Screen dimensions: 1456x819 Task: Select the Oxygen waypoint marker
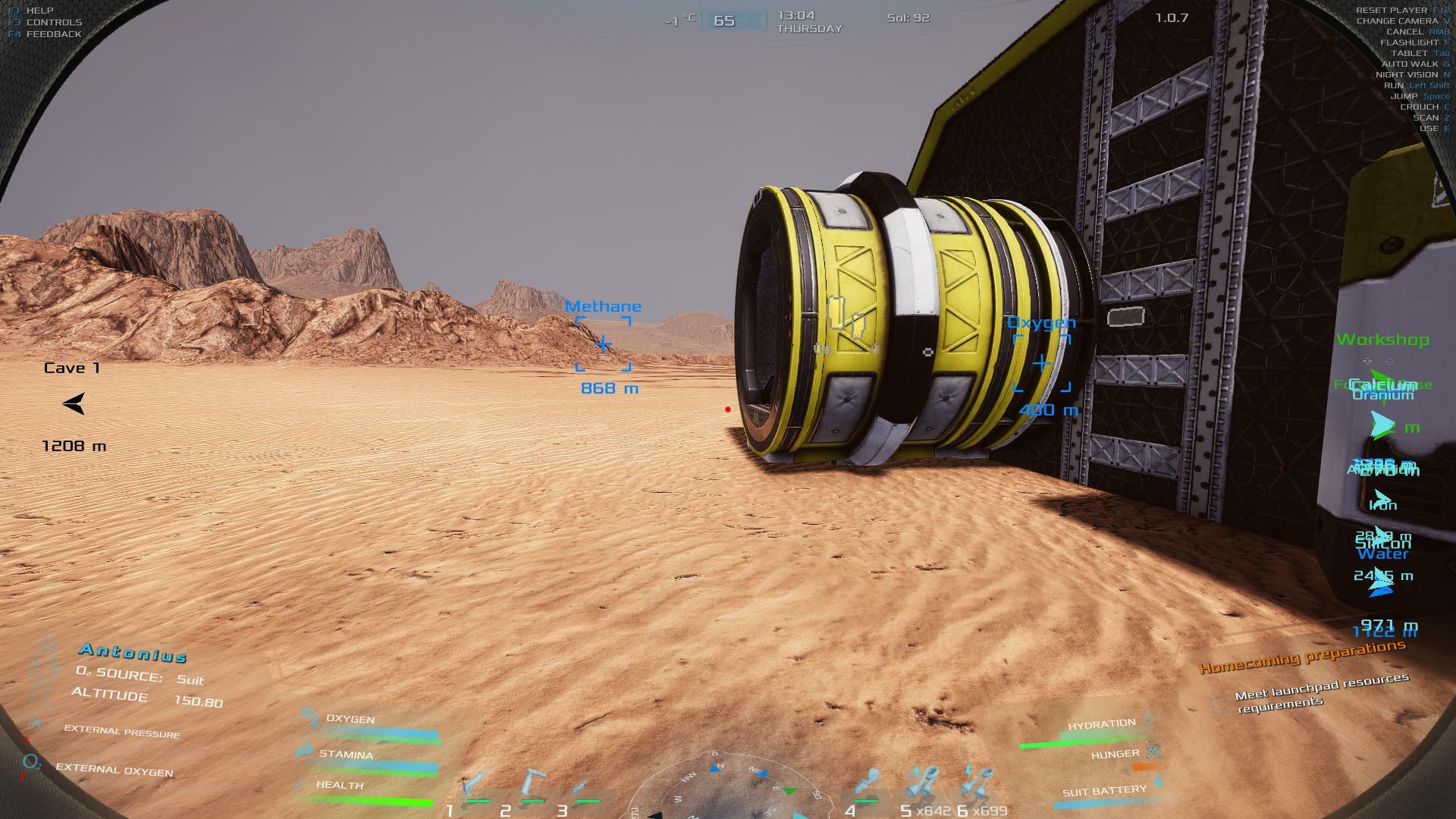click(1042, 363)
